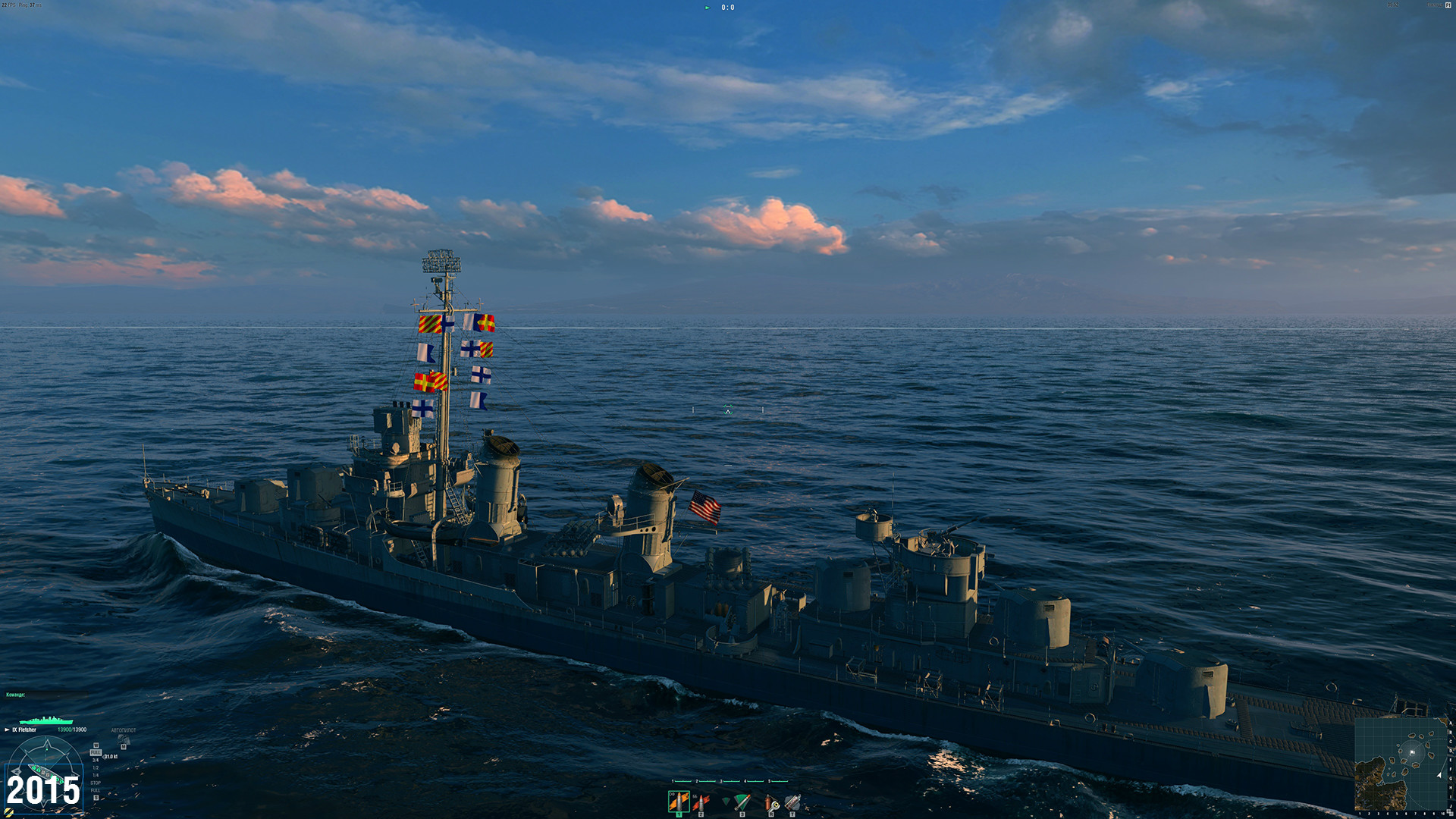The height and width of the screenshot is (819, 1456).
Task: Choose the narrow torpedo spread cone
Action: [726, 802]
